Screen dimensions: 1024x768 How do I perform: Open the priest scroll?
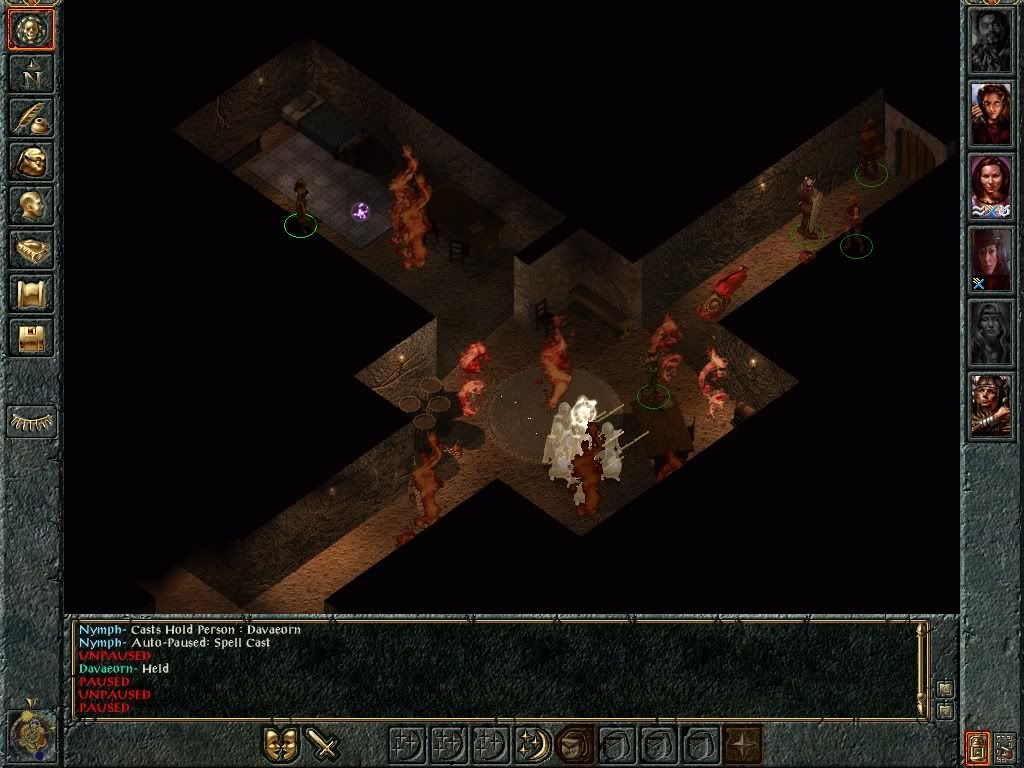coord(31,293)
